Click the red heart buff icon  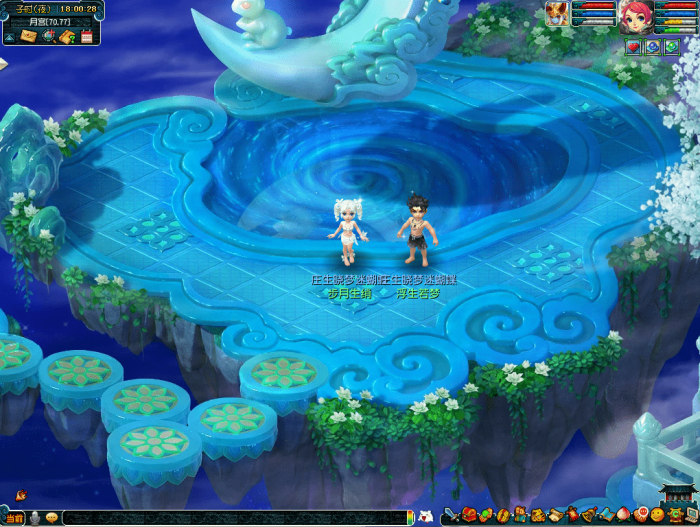pos(633,46)
